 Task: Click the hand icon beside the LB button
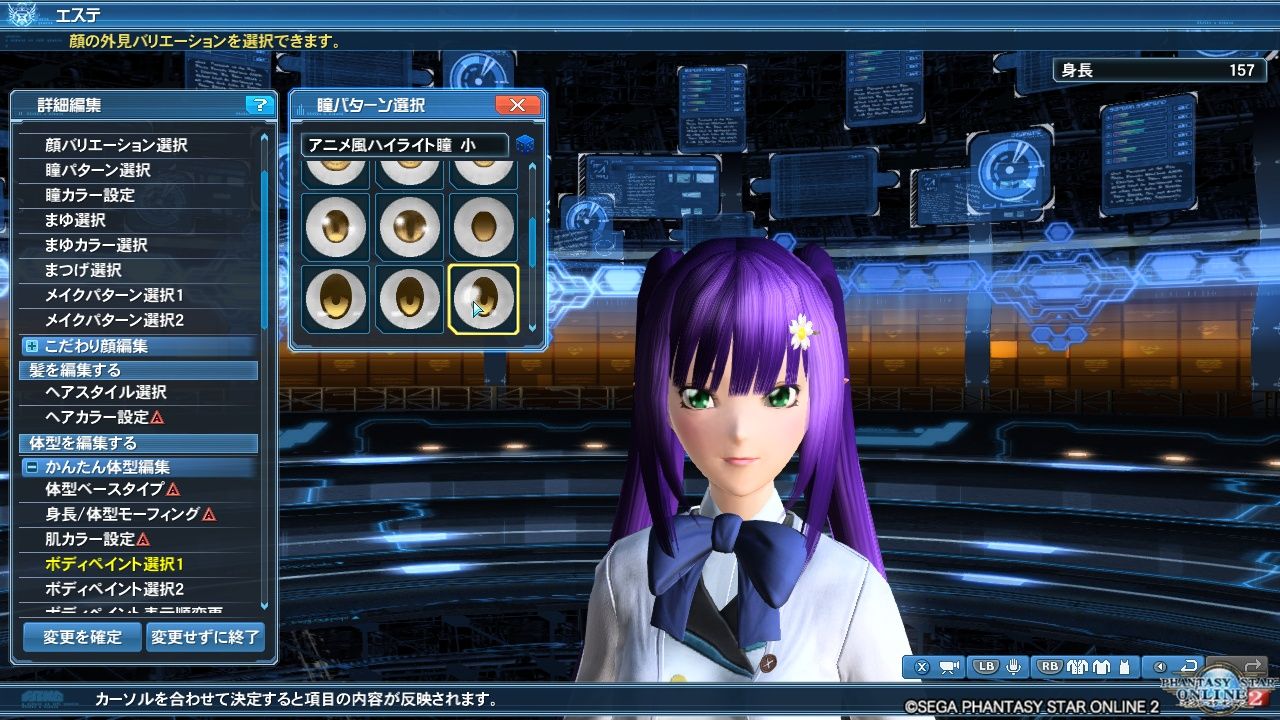[x=1014, y=666]
